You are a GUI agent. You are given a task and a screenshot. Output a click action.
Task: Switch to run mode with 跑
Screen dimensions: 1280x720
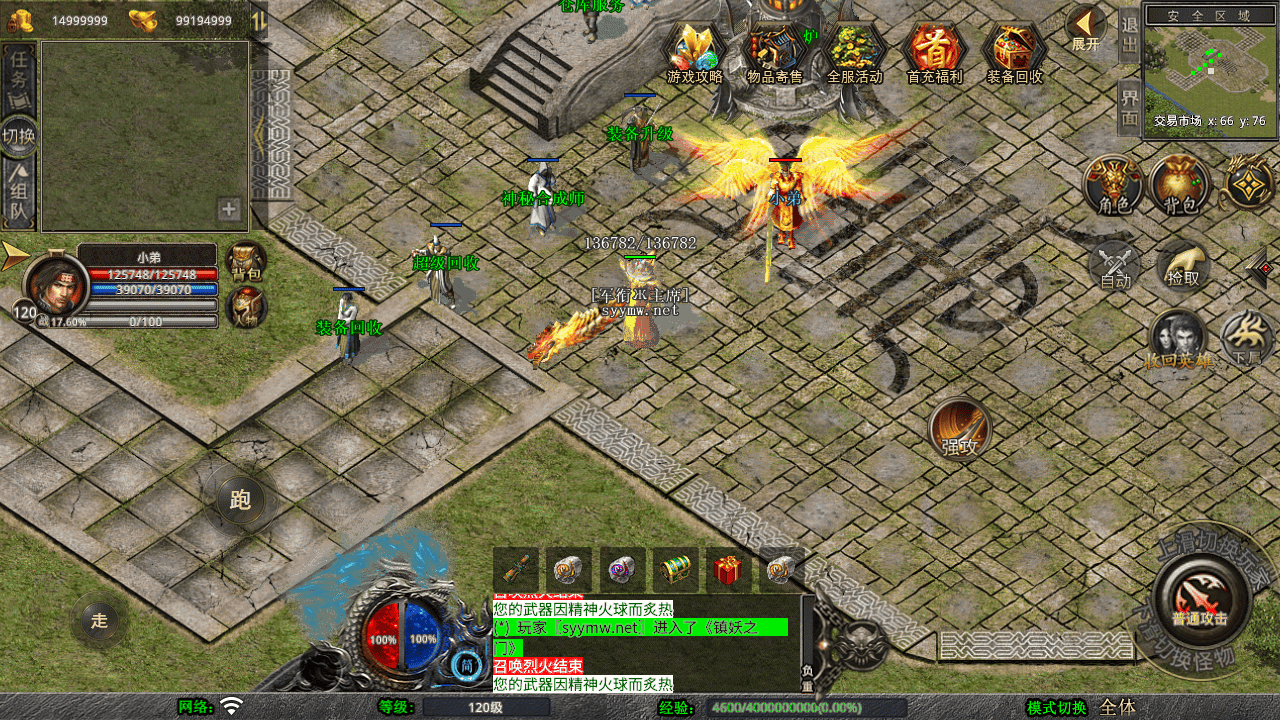point(241,500)
